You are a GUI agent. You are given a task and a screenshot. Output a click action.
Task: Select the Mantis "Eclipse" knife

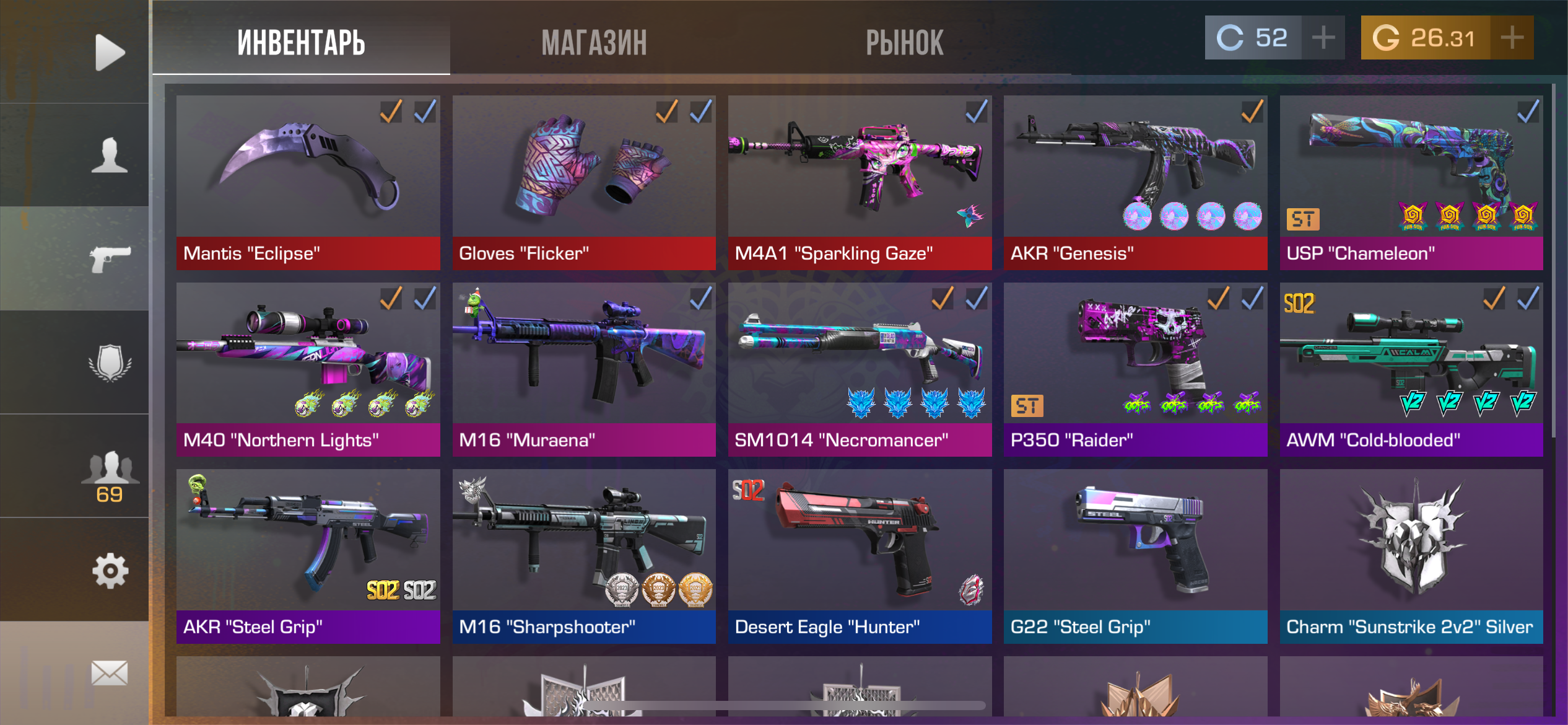(x=308, y=182)
